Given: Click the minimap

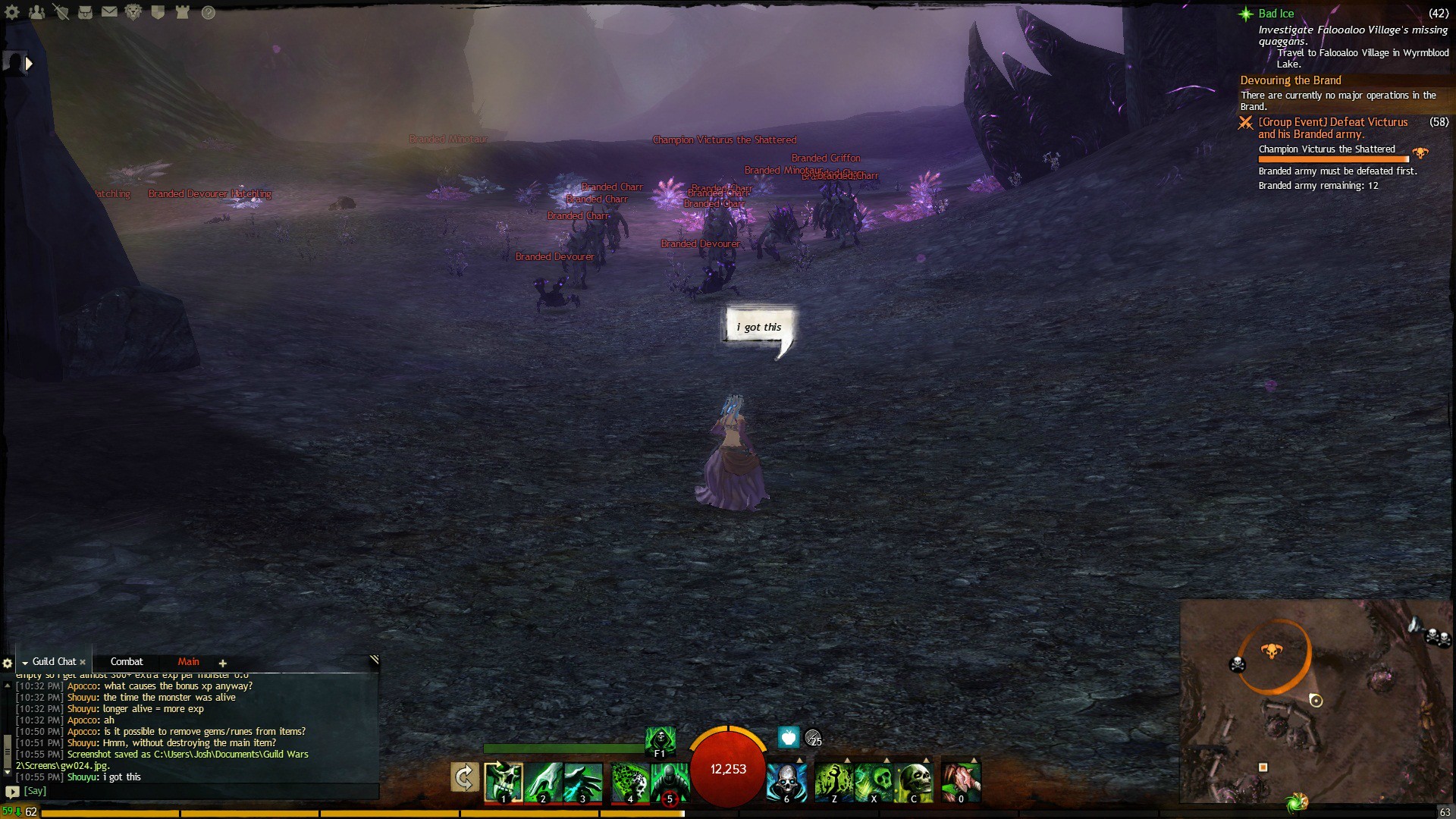Looking at the screenshot, I should pos(1316,701).
